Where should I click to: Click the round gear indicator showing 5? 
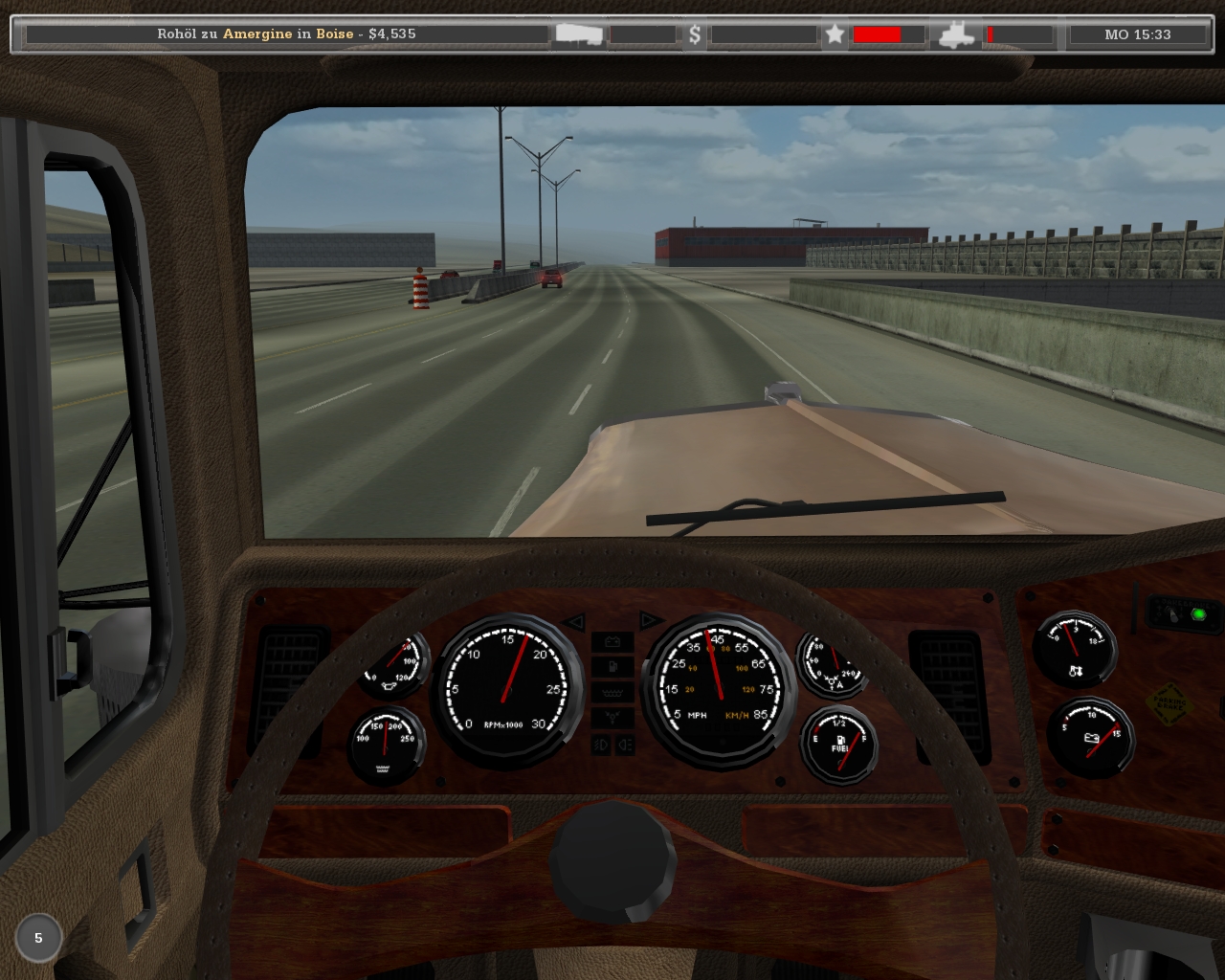(38, 938)
